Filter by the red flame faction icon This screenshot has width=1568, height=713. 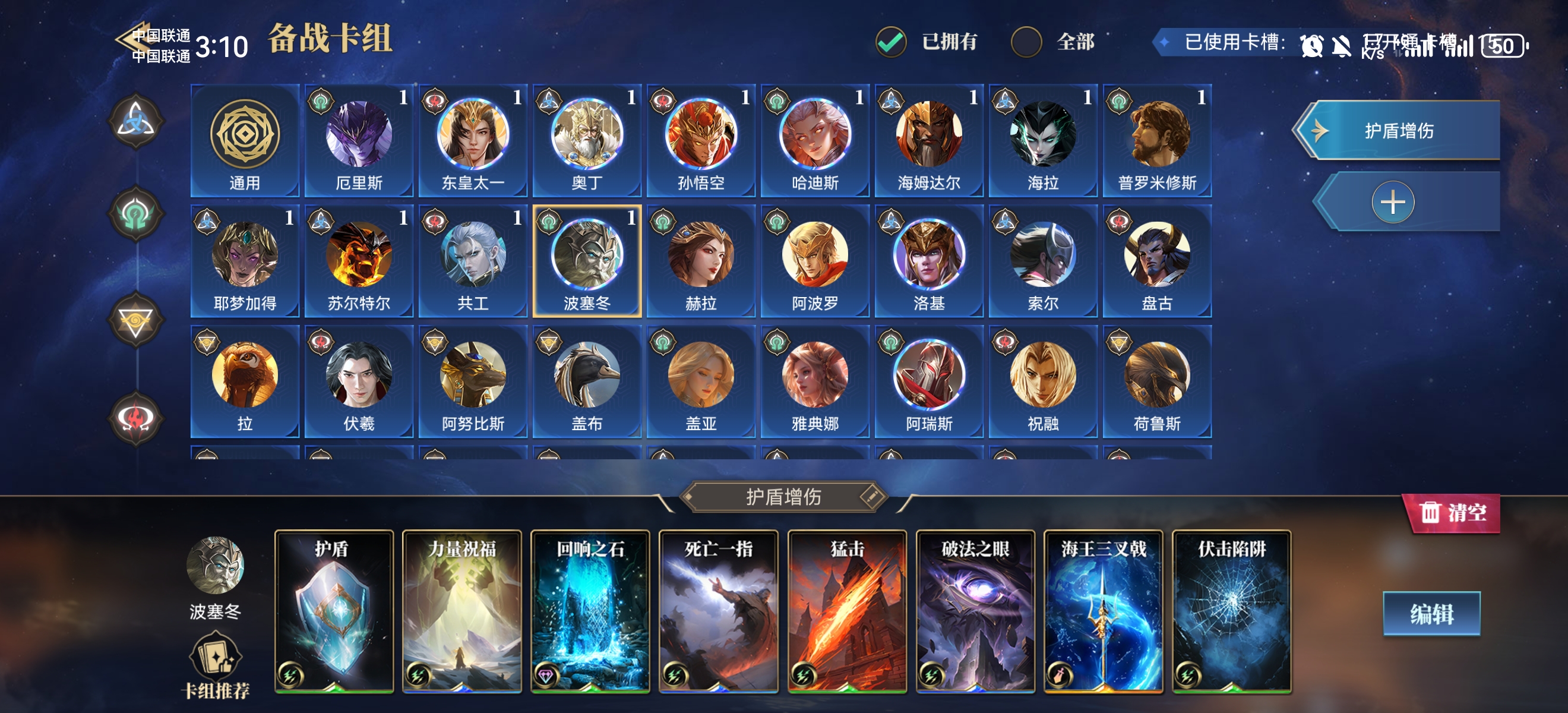tap(135, 418)
